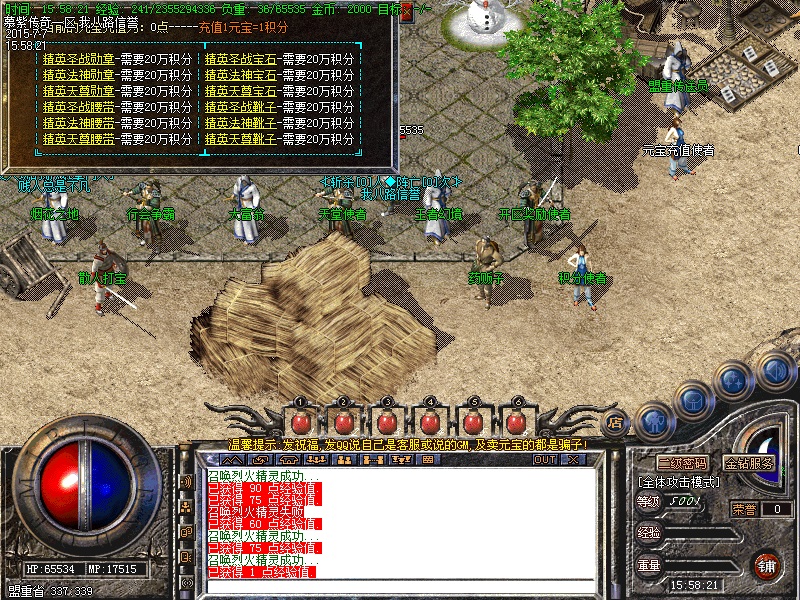
Task: Choose the 精英圣战靴子 exchange link
Action: tap(241, 107)
